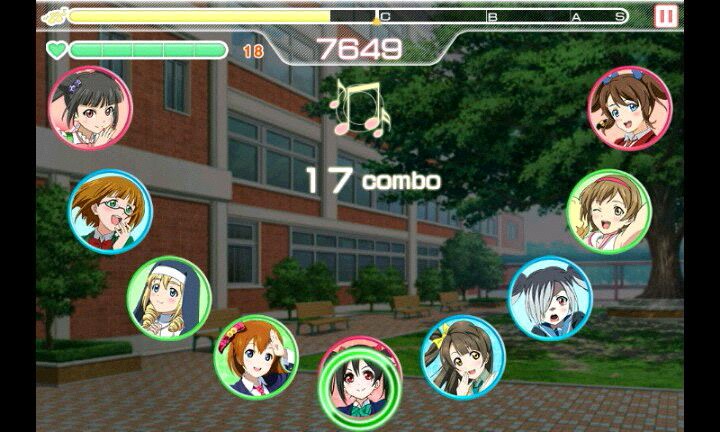
Task: Tap the brown-haired girl with blue hair clips
Action: point(629,107)
